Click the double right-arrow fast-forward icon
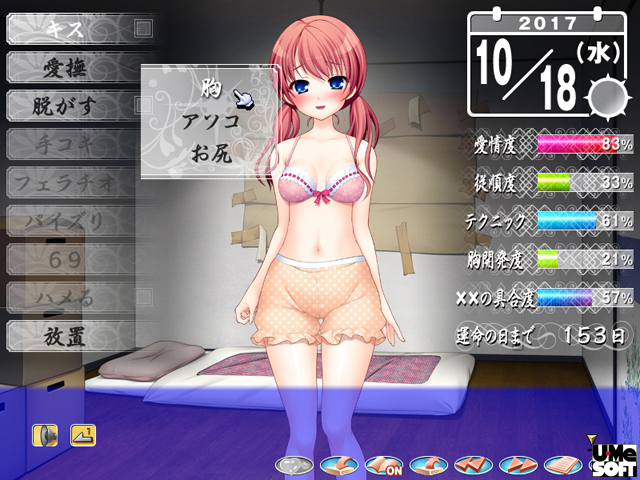This screenshot has height=480, width=640. (518, 465)
